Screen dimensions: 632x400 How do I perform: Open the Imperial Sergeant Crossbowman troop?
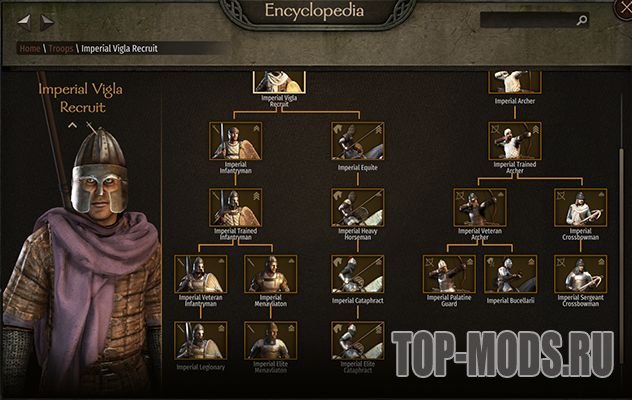coord(581,273)
